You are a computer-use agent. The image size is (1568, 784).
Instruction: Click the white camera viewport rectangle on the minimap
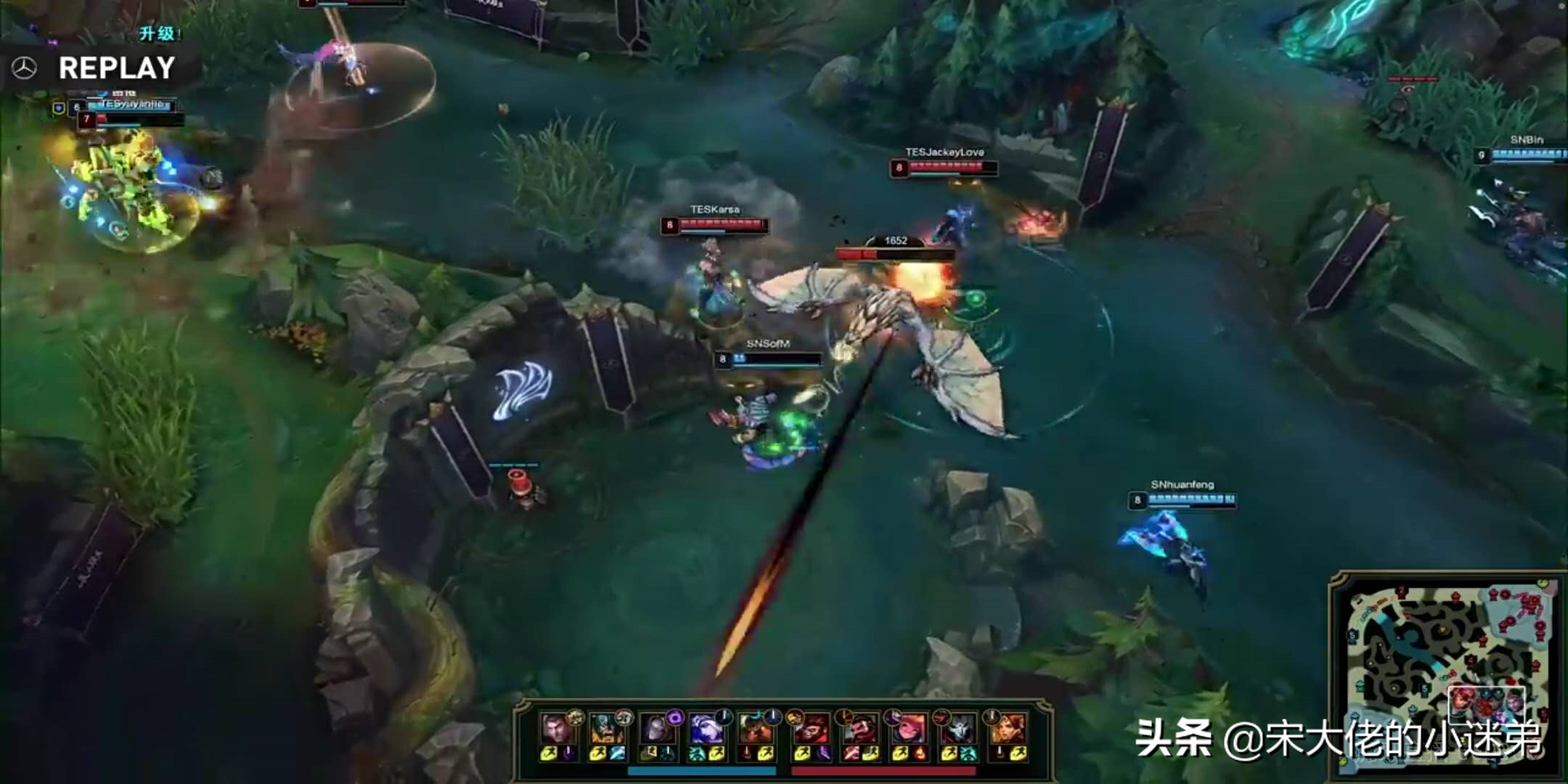coord(1487,704)
